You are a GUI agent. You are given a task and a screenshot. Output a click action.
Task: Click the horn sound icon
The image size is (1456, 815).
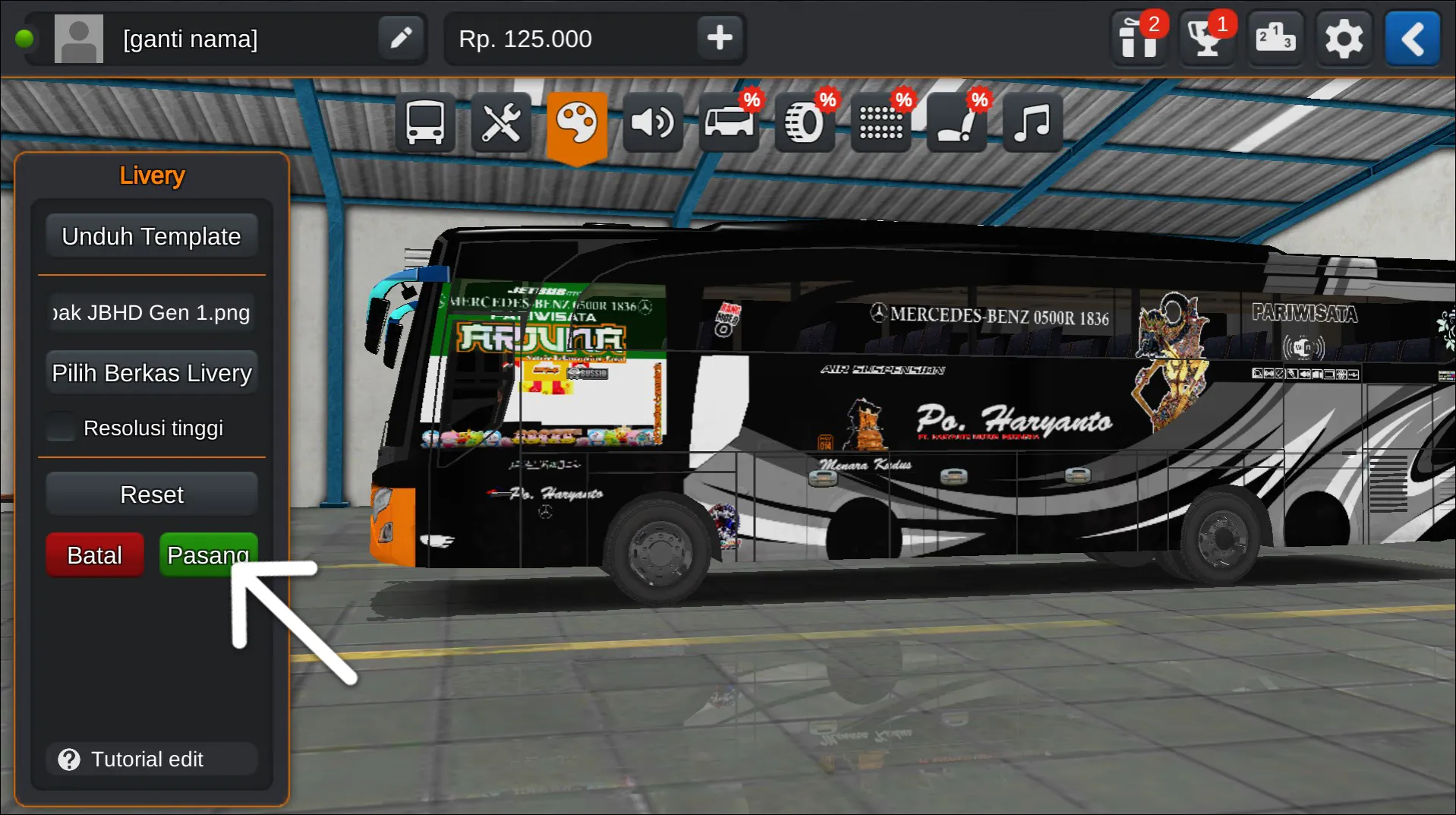653,122
